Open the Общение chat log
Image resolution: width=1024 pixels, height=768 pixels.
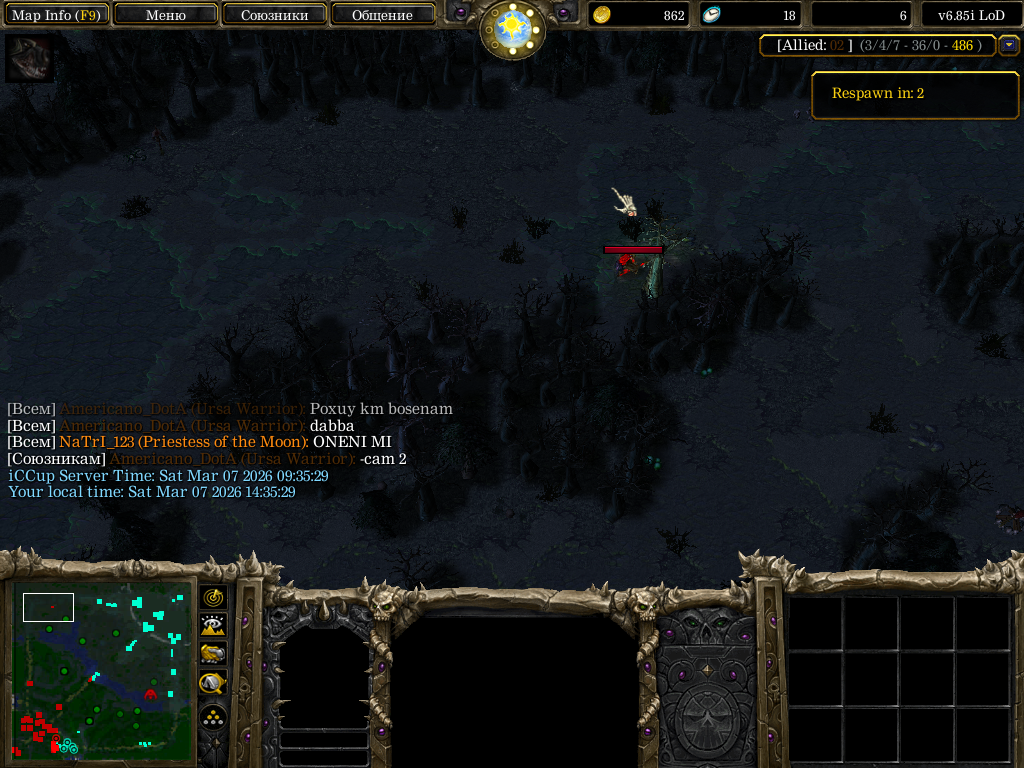pos(382,15)
